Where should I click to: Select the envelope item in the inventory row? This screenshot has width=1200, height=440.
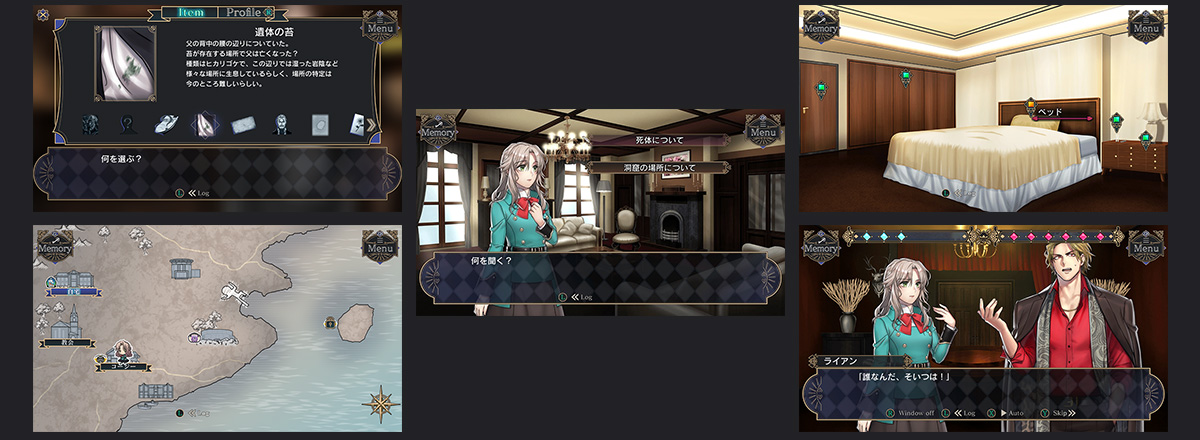click(x=244, y=124)
